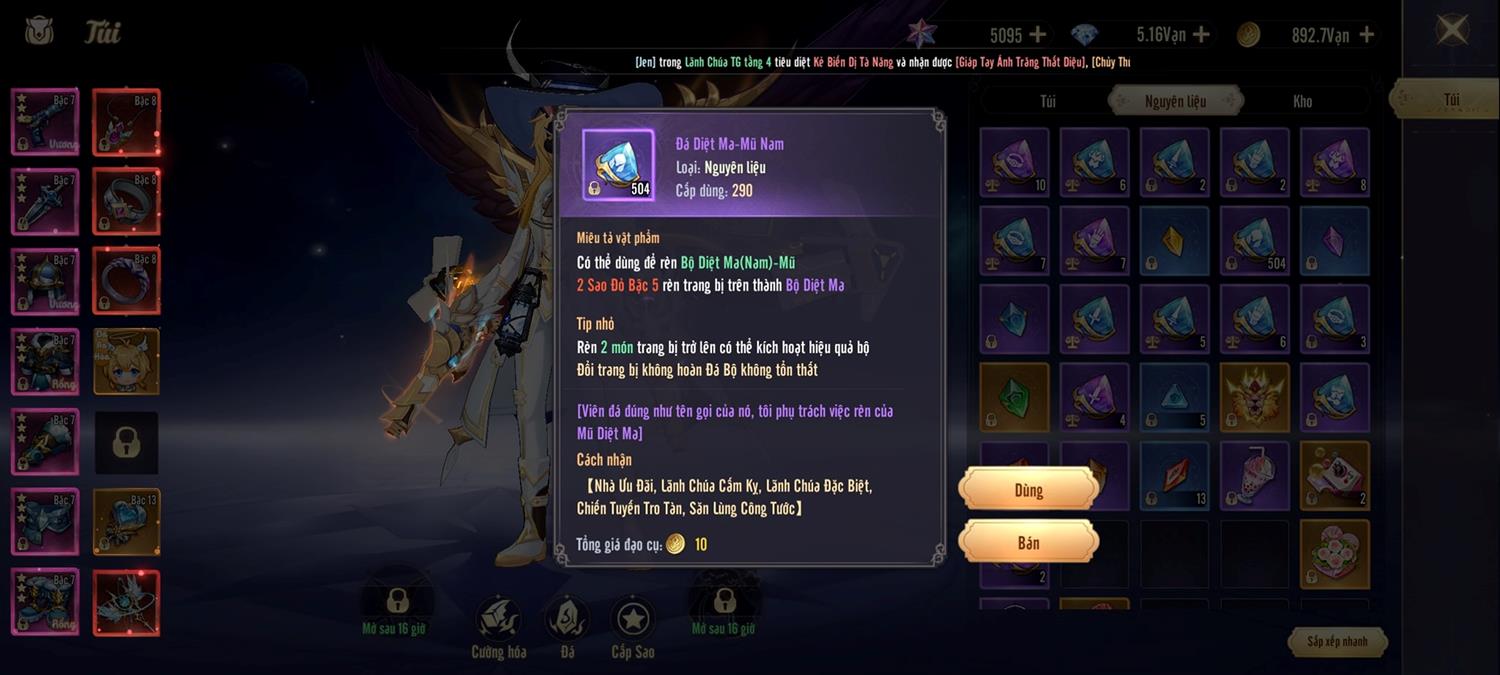The image size is (1500, 675).
Task: Select the green gem material slot
Action: pos(1014,397)
